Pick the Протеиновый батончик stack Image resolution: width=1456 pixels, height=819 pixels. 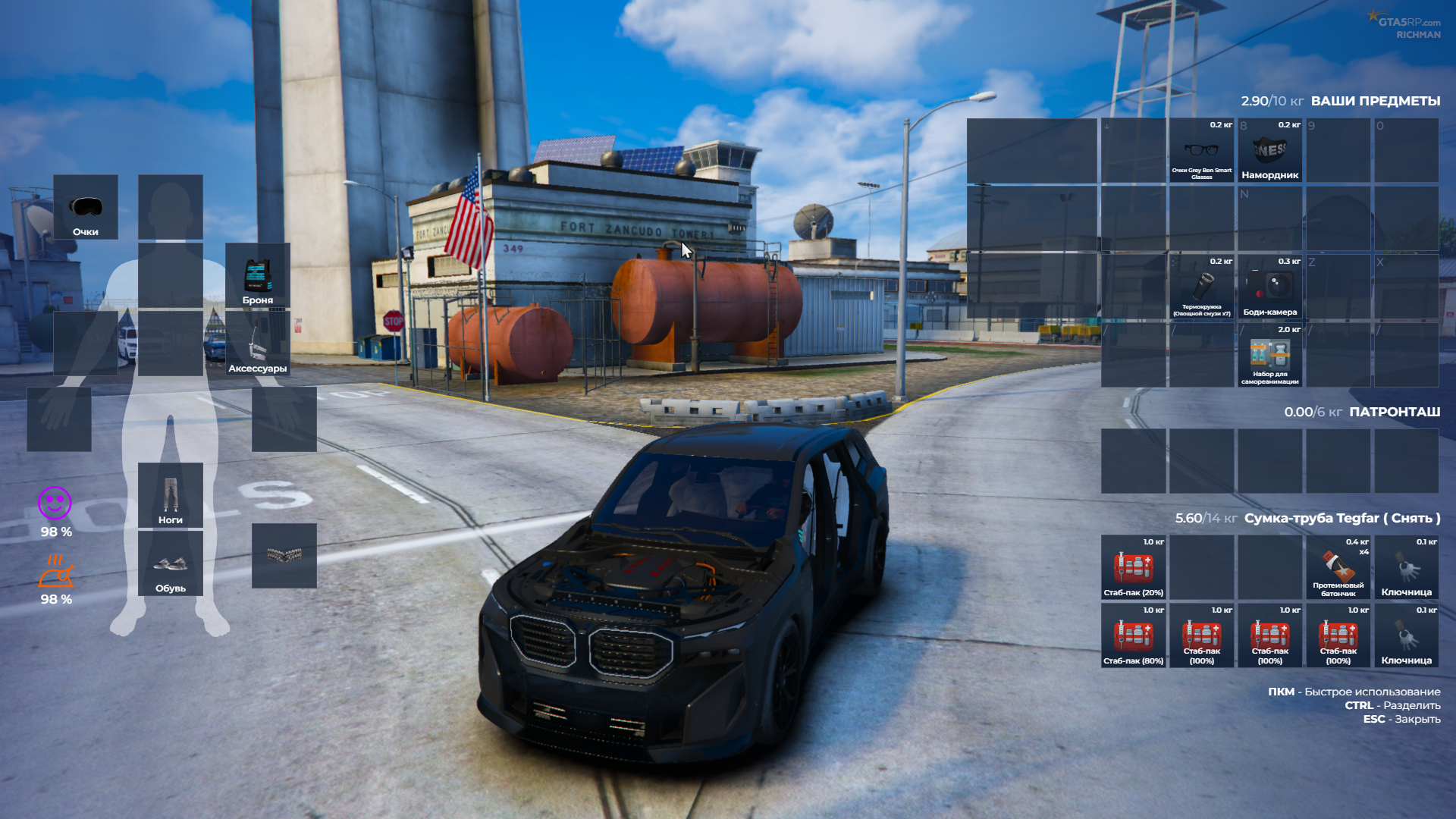pyautogui.click(x=1338, y=568)
